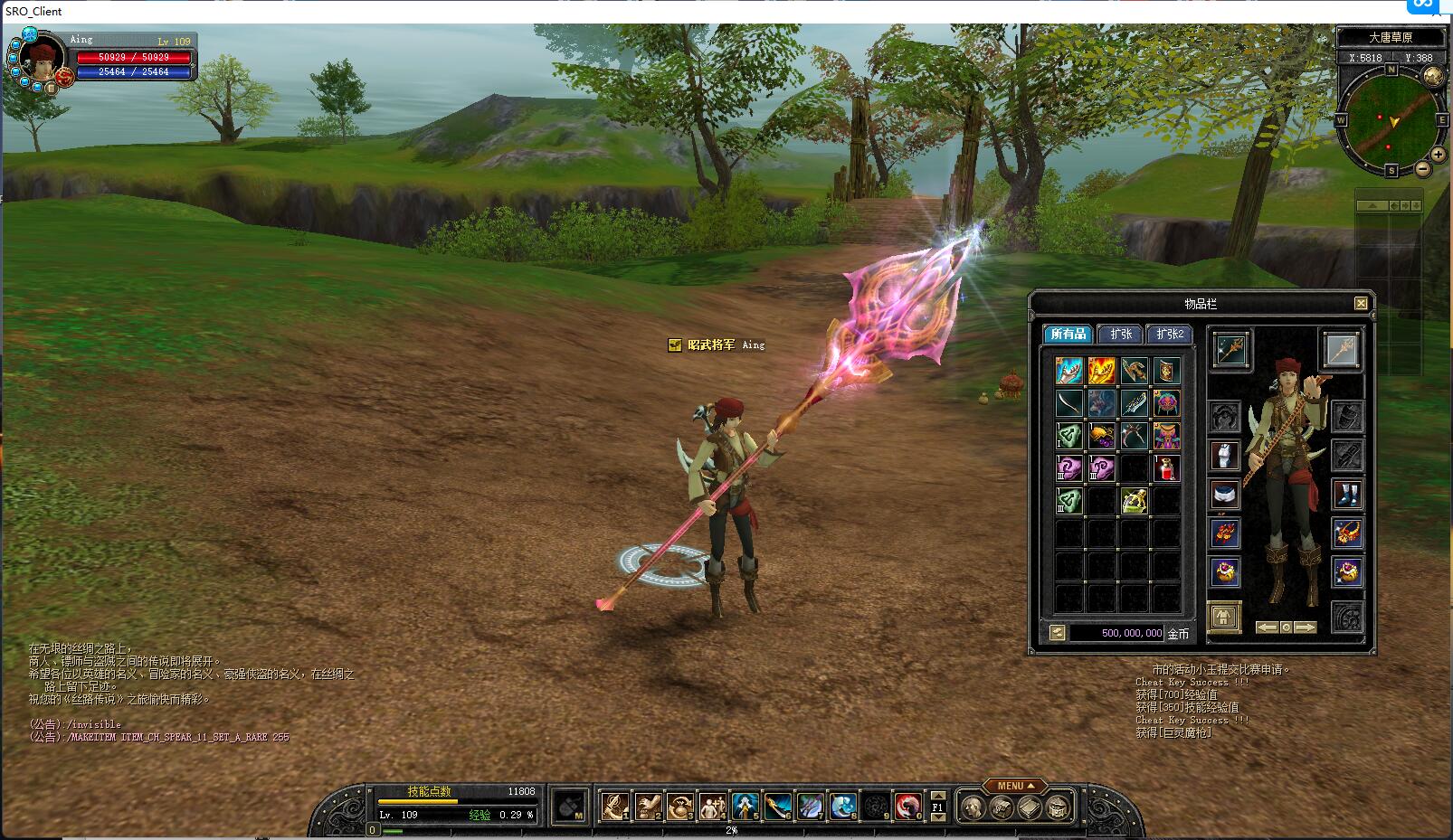1453x840 pixels.
Task: Rotate character preview with right arrow
Action: click(x=1305, y=628)
